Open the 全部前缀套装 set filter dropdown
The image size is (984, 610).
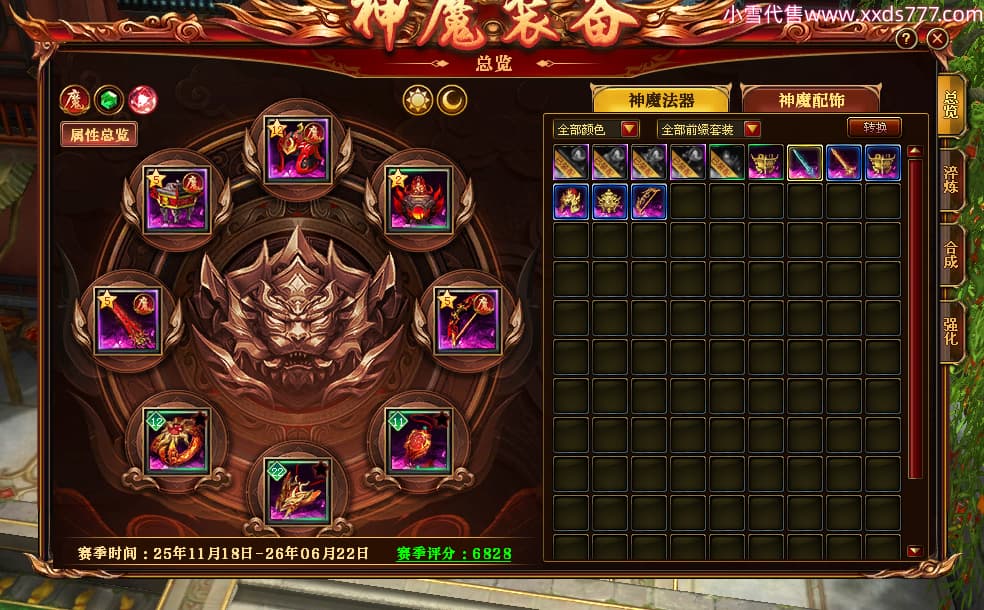pos(752,129)
